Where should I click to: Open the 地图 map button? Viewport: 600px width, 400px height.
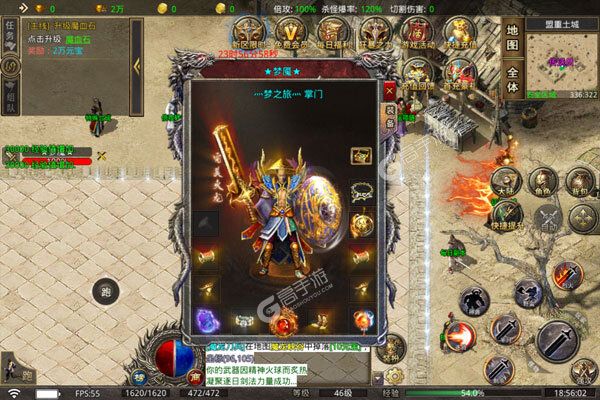point(512,36)
